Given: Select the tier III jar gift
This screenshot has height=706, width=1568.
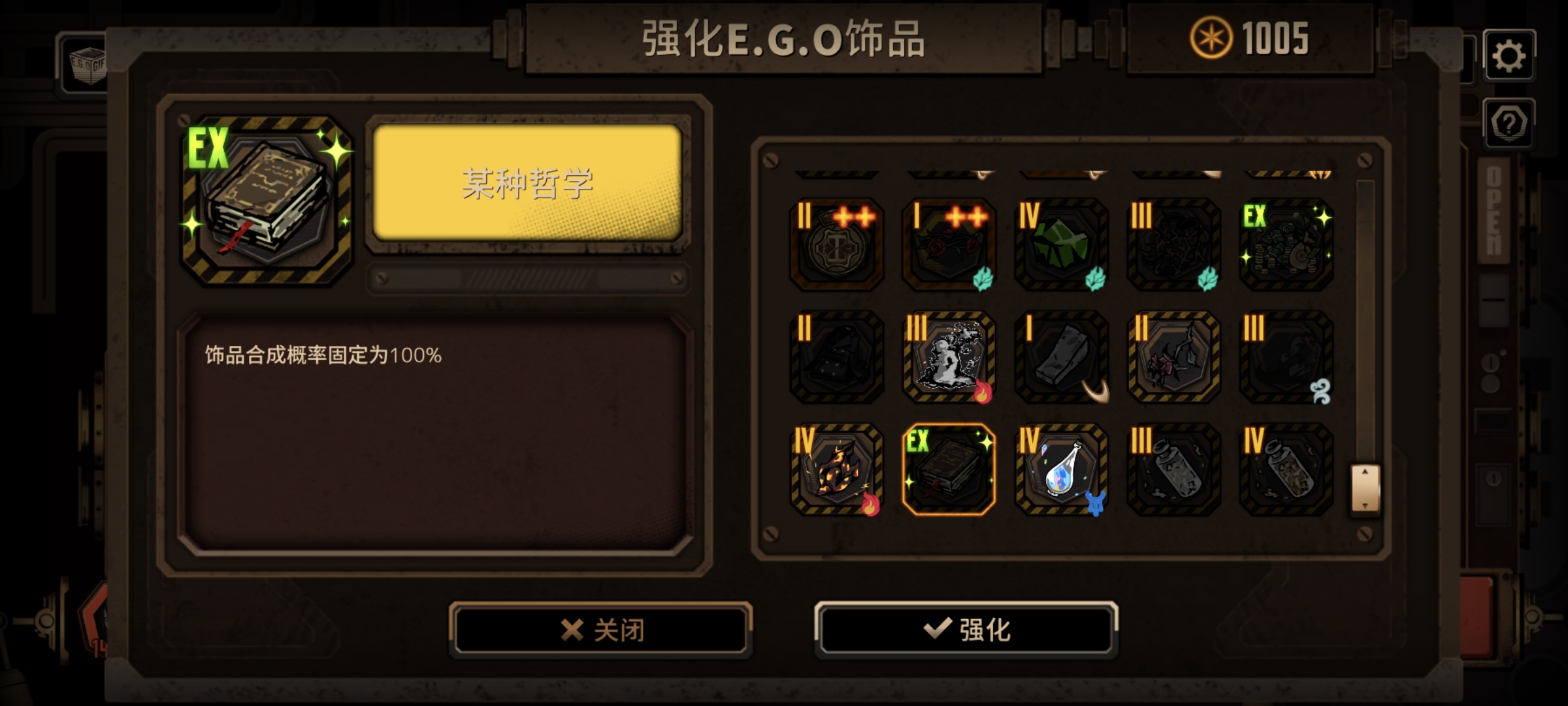Looking at the screenshot, I should pos(1172,471).
